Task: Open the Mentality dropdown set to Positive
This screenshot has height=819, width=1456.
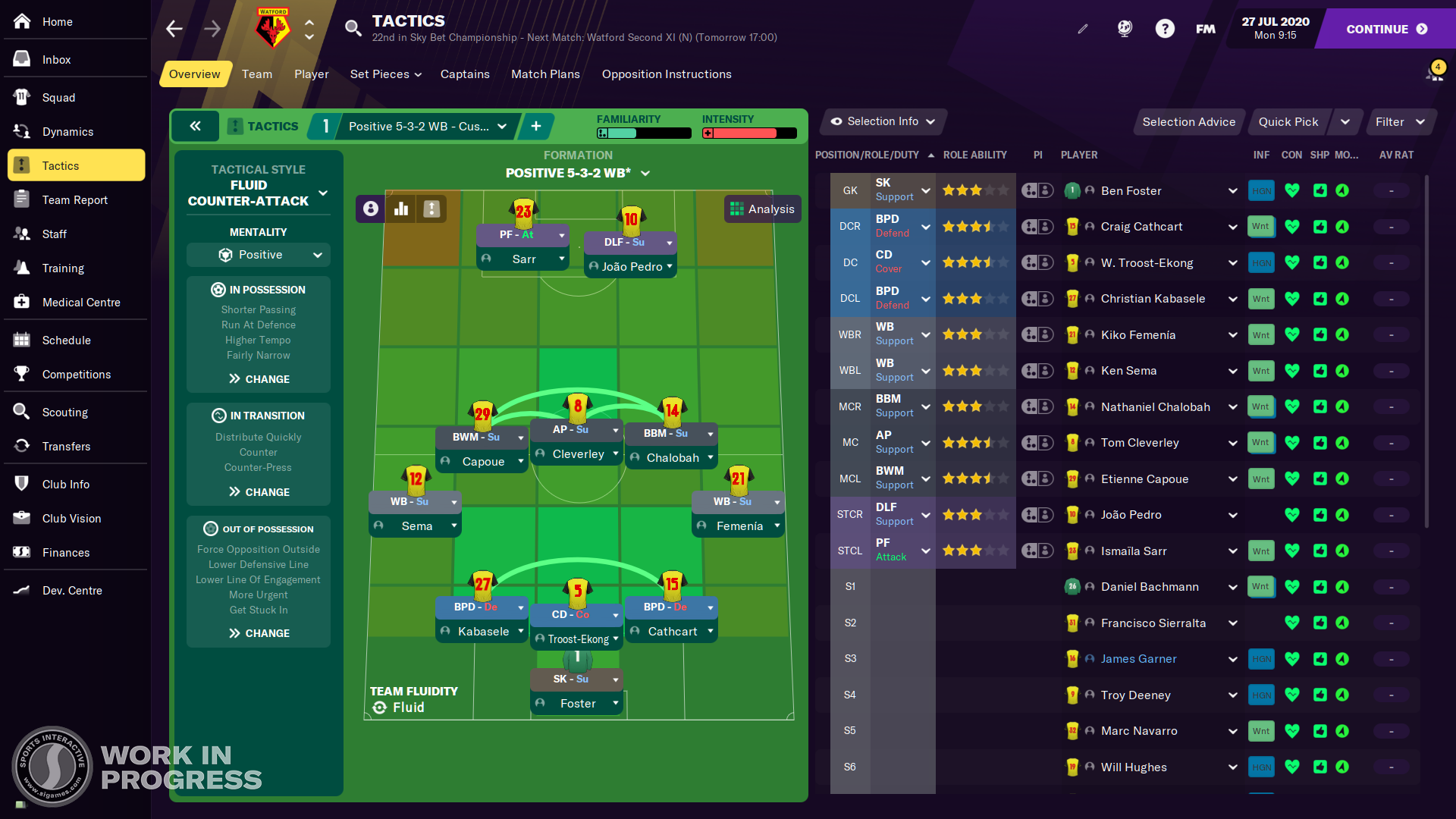Action: pos(258,255)
